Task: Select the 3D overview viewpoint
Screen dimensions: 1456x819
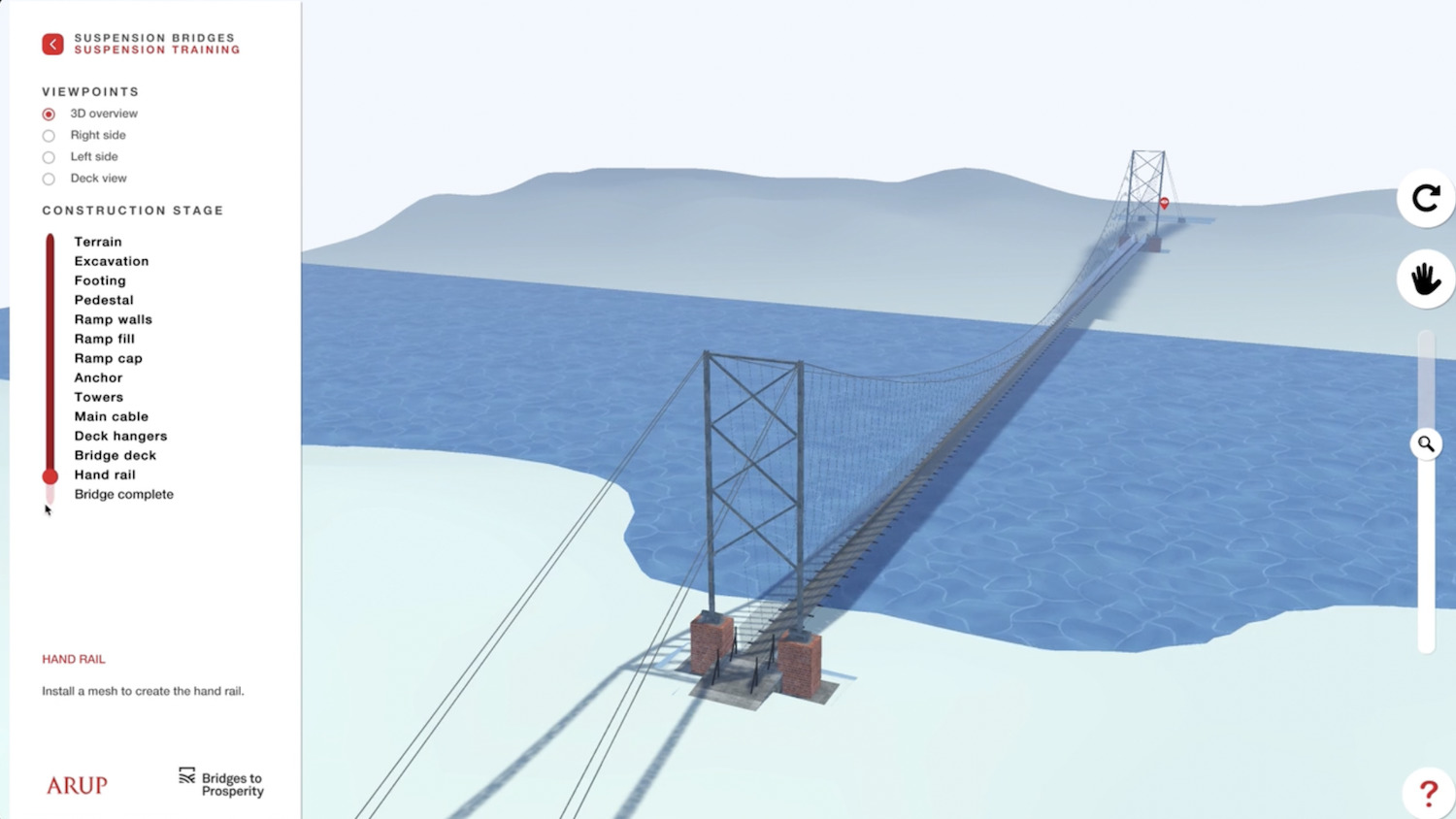Action: pos(49,114)
